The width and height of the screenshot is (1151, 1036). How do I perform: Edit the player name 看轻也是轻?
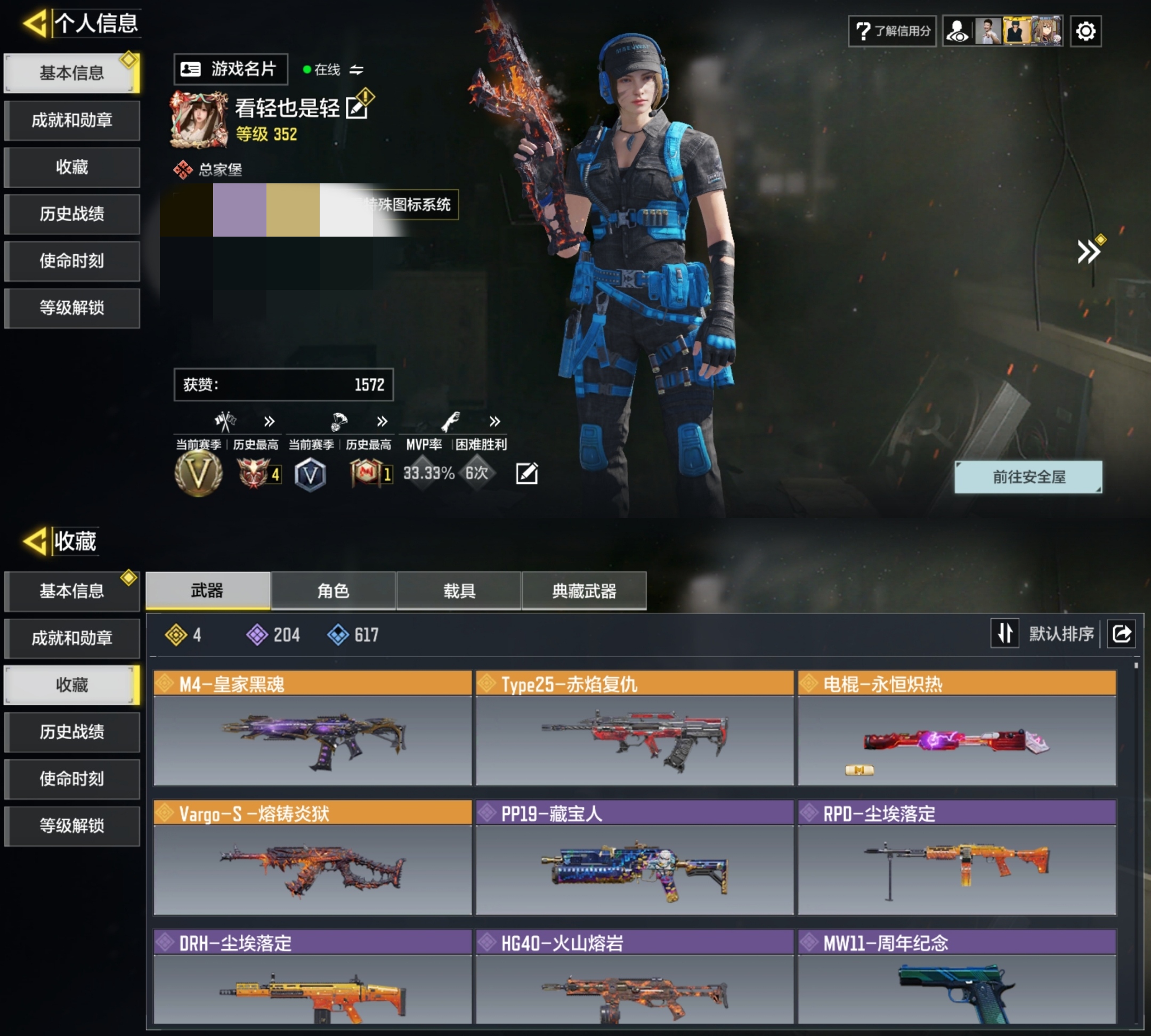358,108
